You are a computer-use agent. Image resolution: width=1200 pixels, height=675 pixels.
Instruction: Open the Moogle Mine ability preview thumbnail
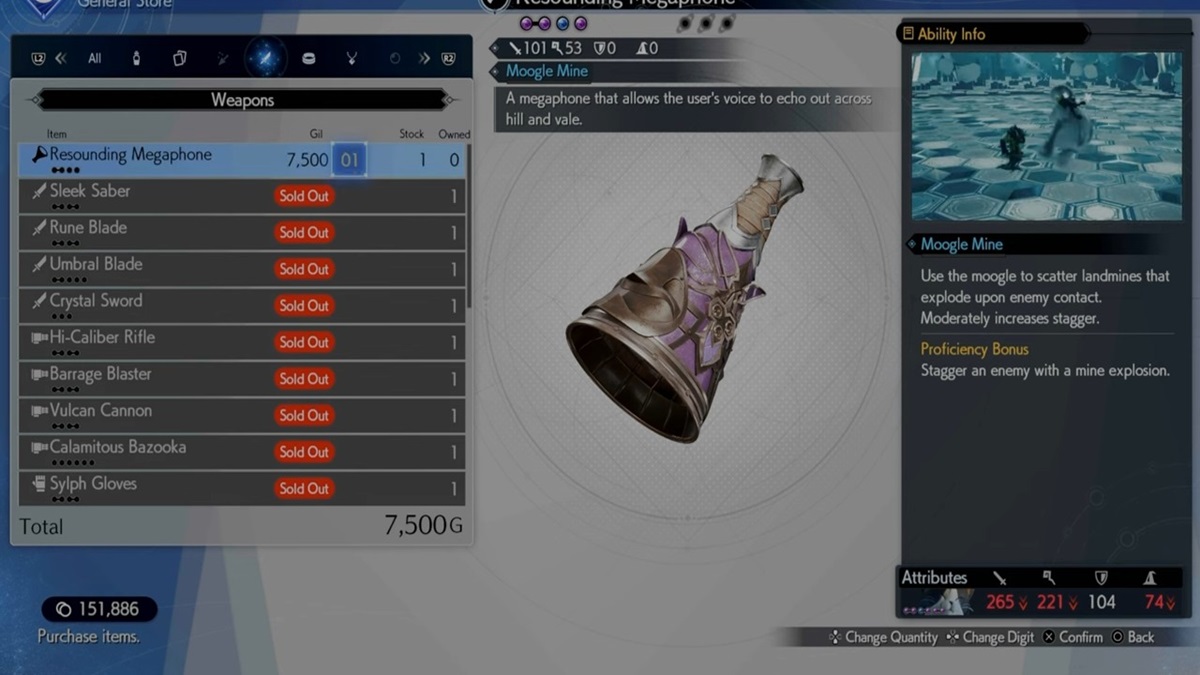tap(1046, 136)
